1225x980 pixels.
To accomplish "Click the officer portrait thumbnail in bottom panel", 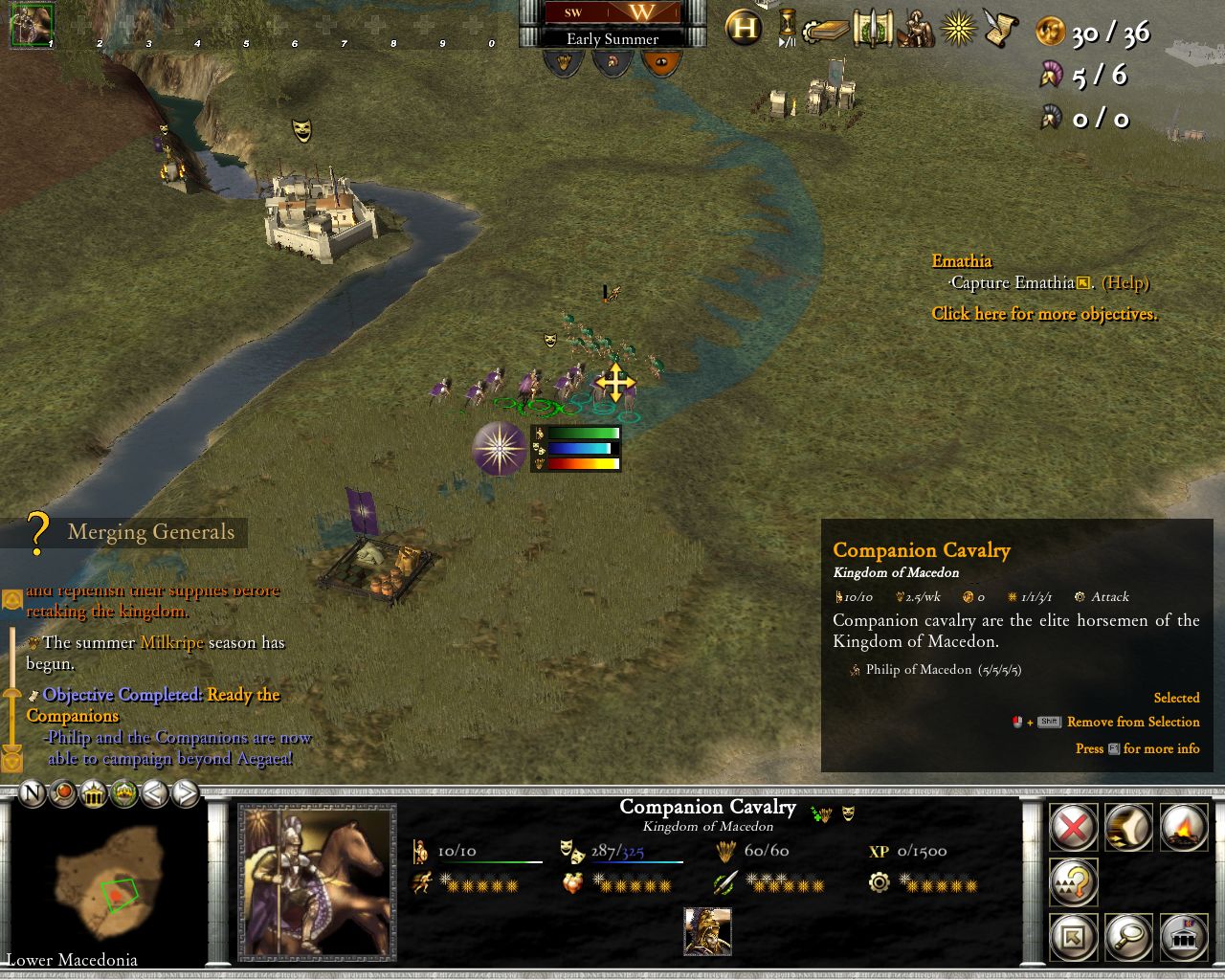I will click(x=708, y=930).
